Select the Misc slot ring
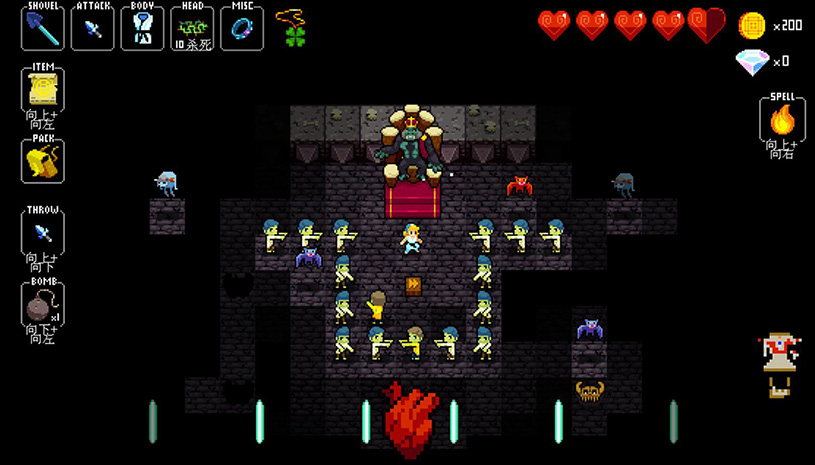The height and width of the screenshot is (465, 815). pyautogui.click(x=241, y=28)
